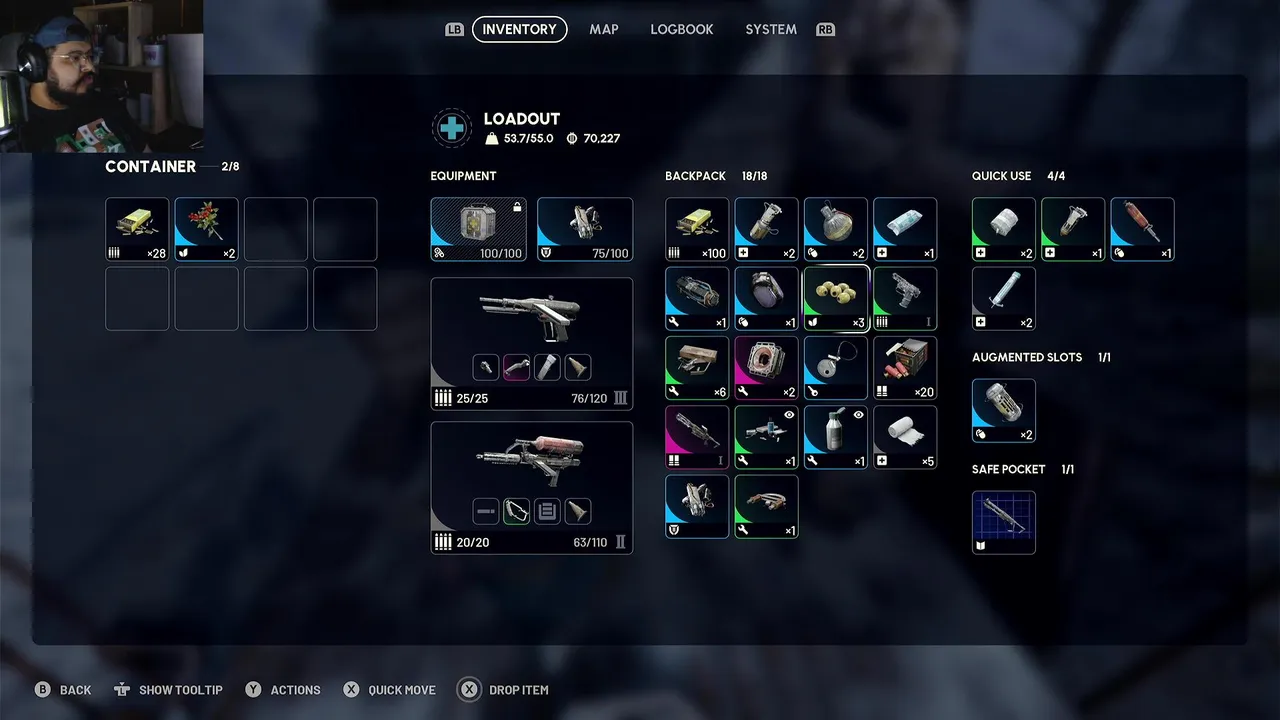This screenshot has height=720, width=1280.
Task: Select the shotgun shells ammo box x20
Action: coord(904,367)
